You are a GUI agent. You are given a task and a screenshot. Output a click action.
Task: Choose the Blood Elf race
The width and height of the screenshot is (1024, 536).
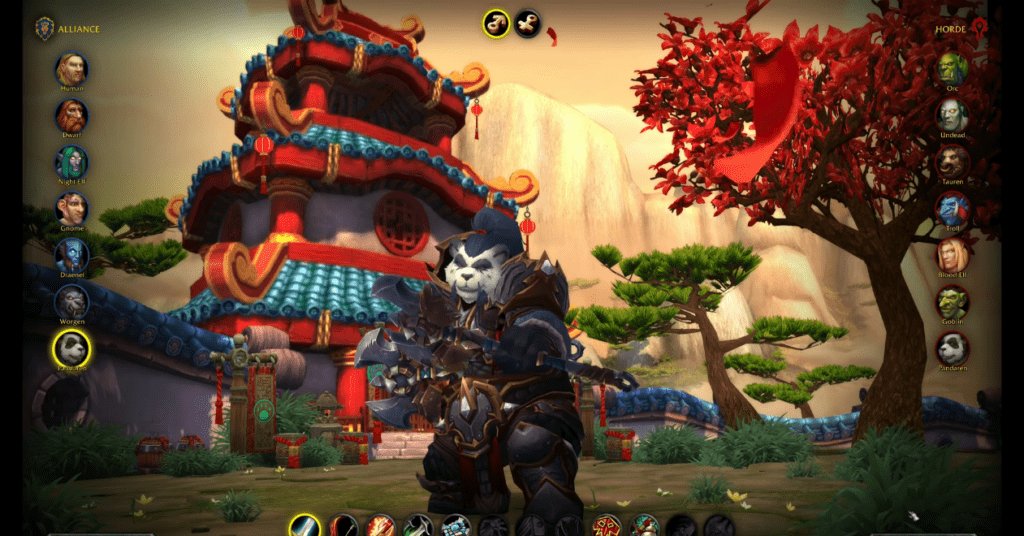point(952,255)
